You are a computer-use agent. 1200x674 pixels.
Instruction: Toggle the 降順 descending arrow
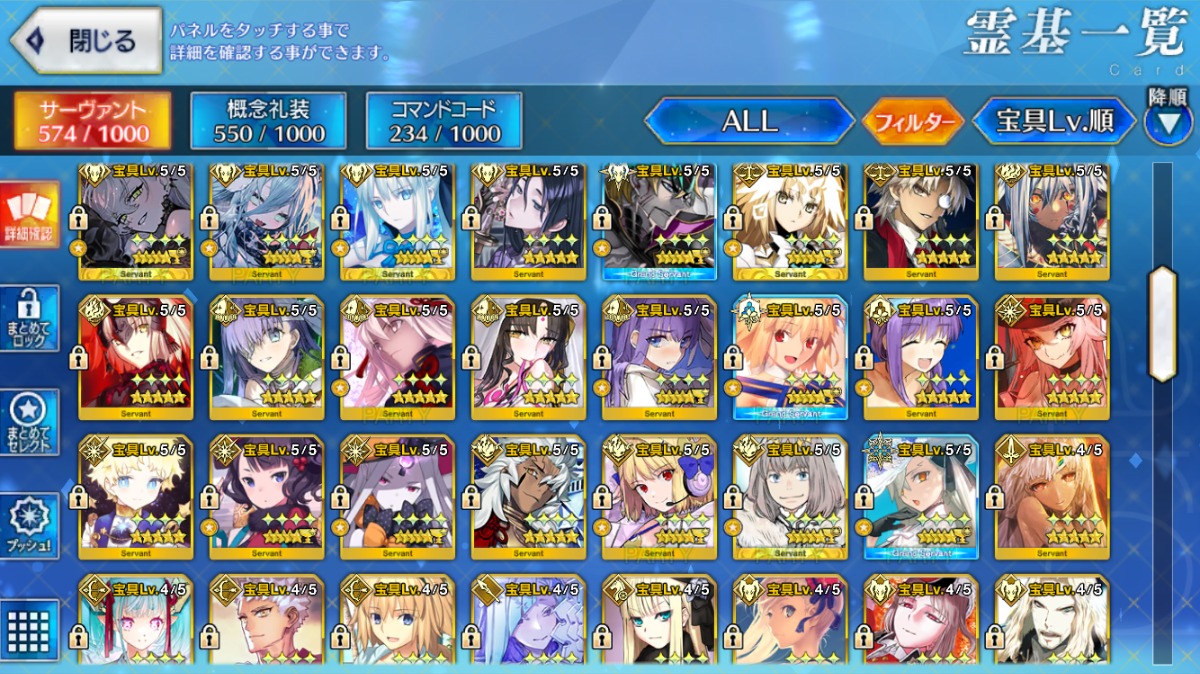tap(1168, 118)
